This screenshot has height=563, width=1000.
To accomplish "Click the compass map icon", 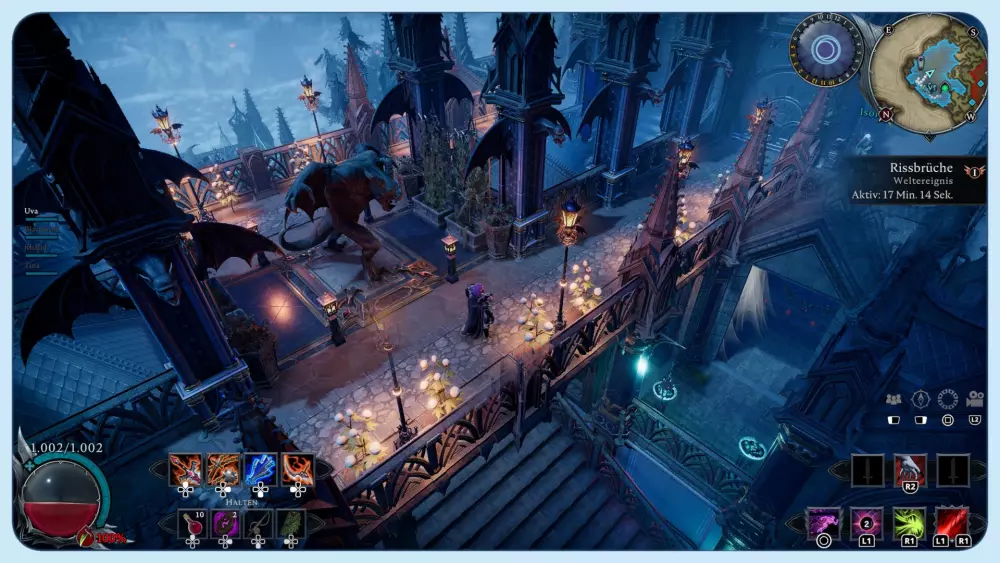I will point(920,399).
